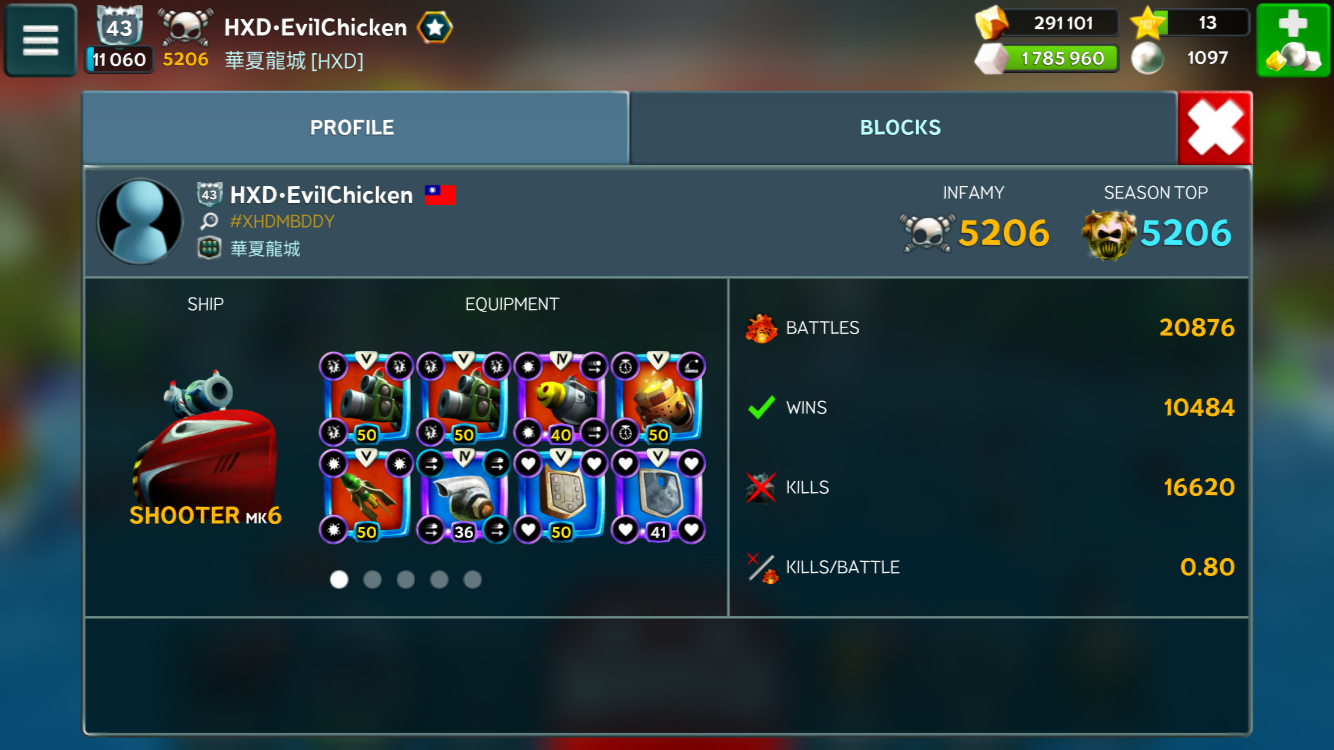Select the level 41 blue shield item
Screen dimensions: 1334x750
[657, 495]
